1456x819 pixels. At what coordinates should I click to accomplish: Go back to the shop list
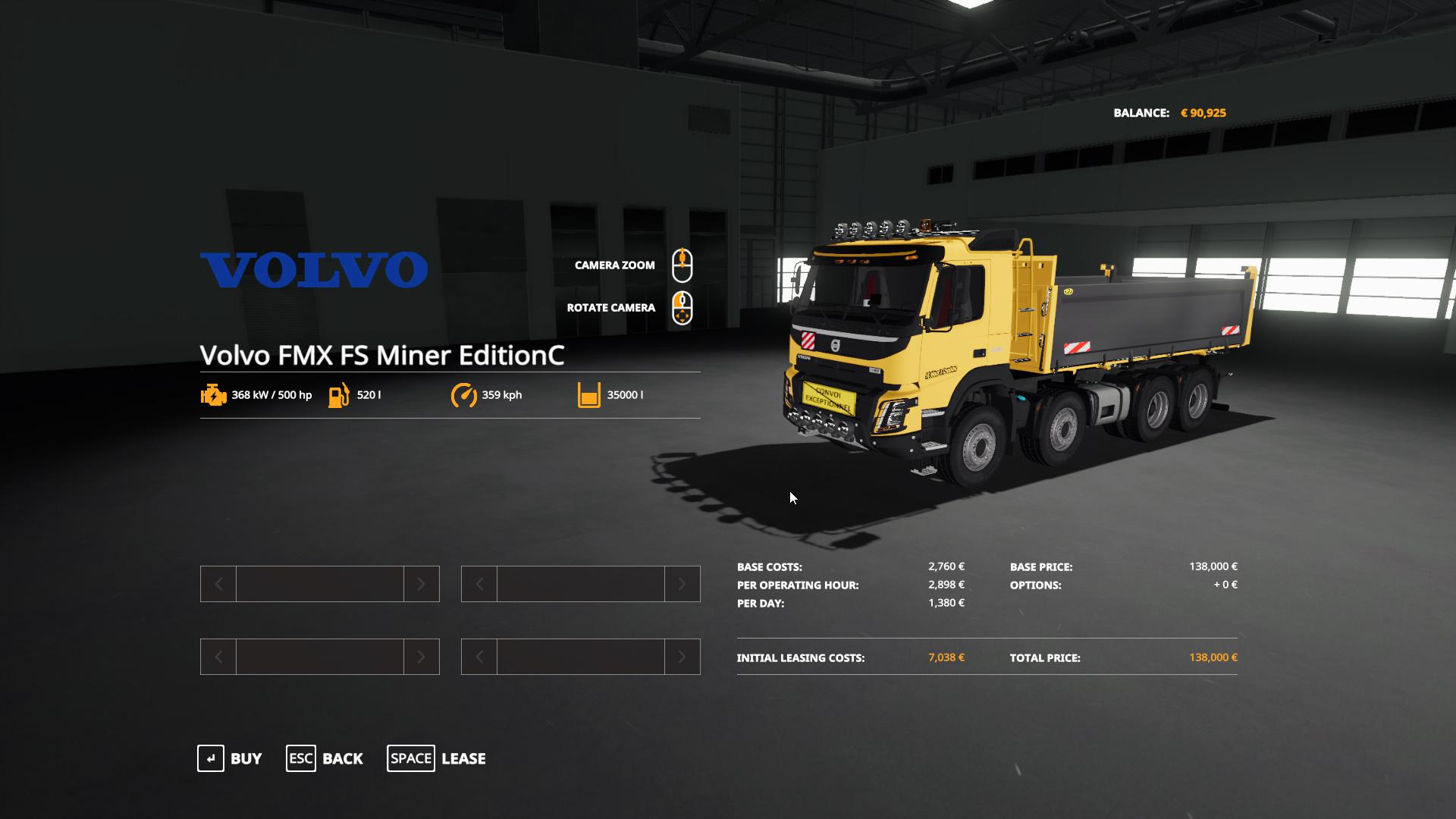click(x=325, y=758)
